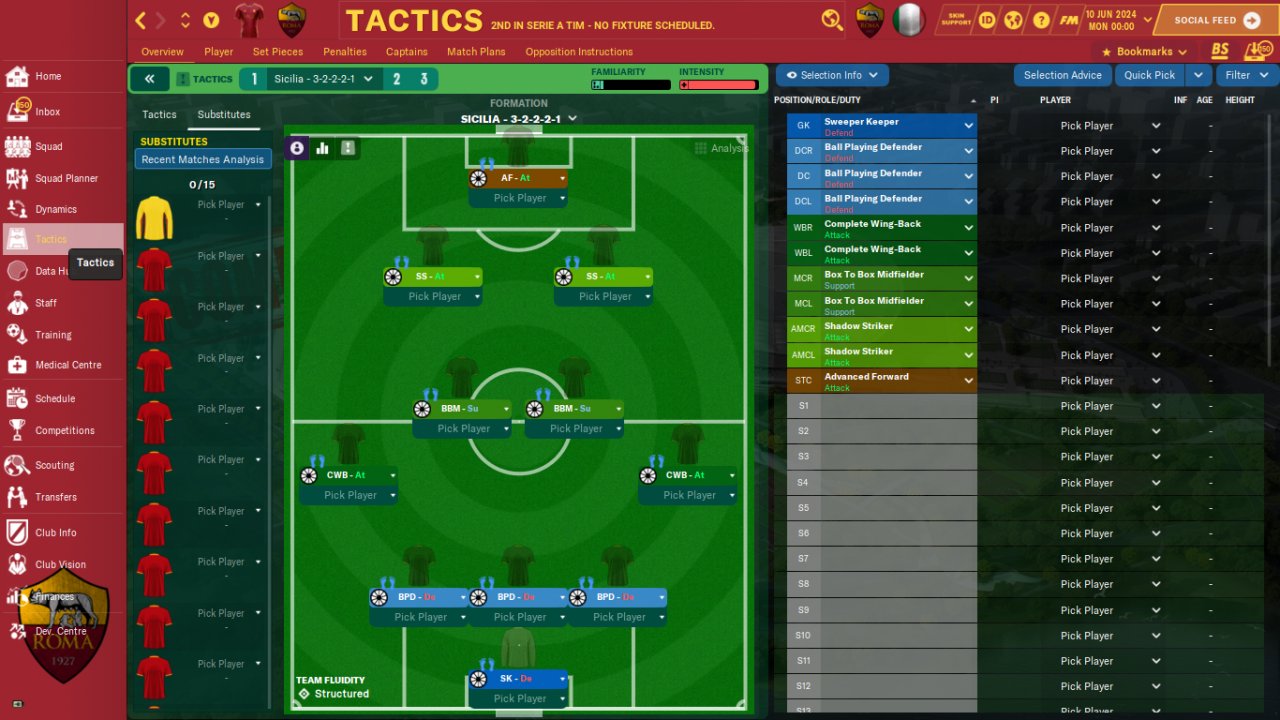
Task: Open the Sicilia 3-2-2-2-1 tactic dropdown
Action: 323,79
